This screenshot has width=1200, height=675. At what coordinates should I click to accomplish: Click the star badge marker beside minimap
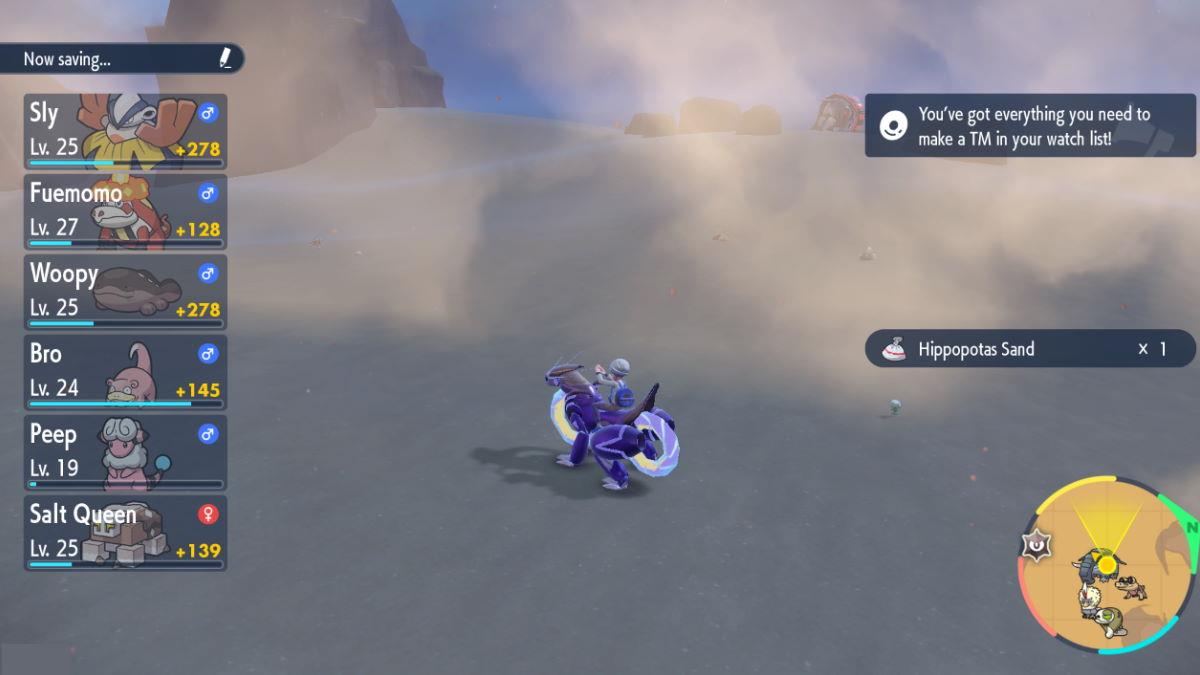coord(1036,545)
